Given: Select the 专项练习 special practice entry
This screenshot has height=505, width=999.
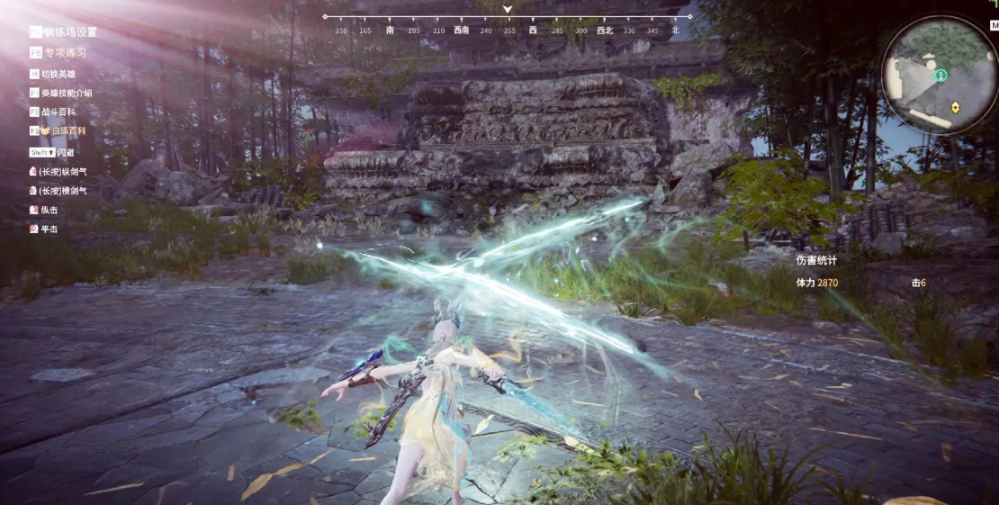Looking at the screenshot, I should (64, 53).
